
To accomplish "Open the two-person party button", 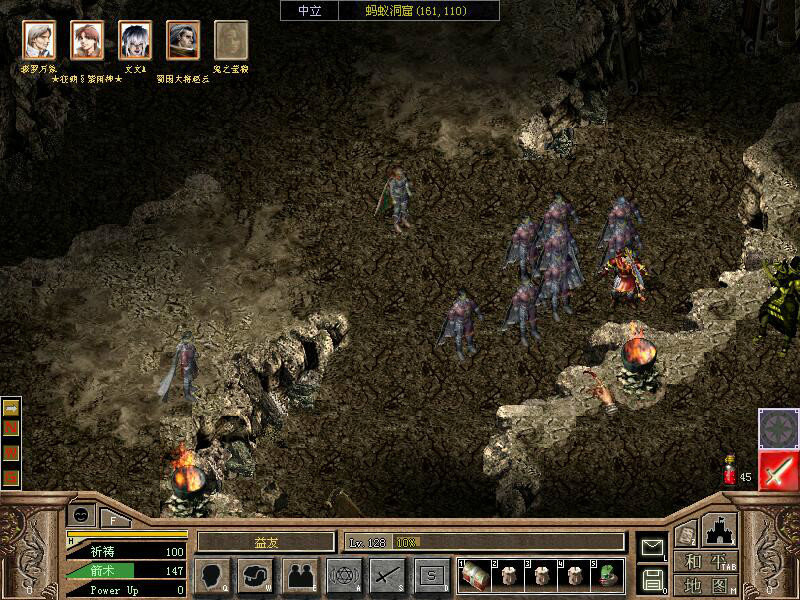I will pos(299,575).
